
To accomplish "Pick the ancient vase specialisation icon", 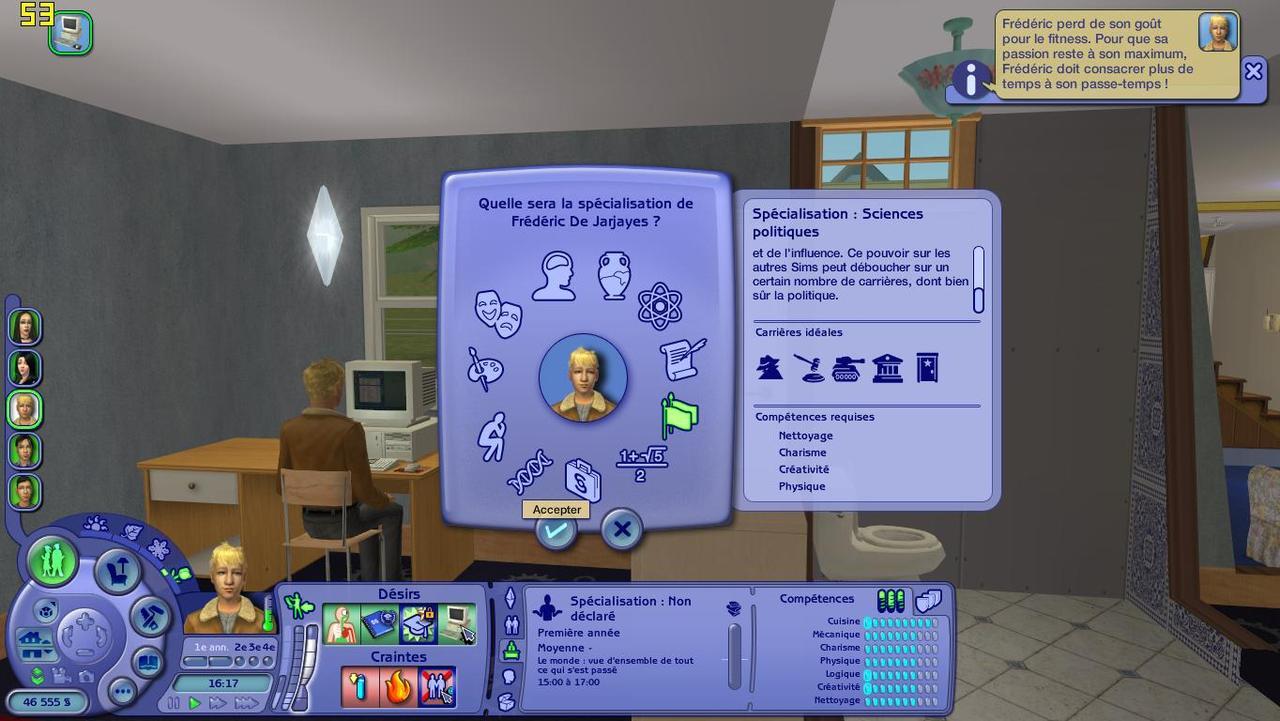I will pos(614,275).
